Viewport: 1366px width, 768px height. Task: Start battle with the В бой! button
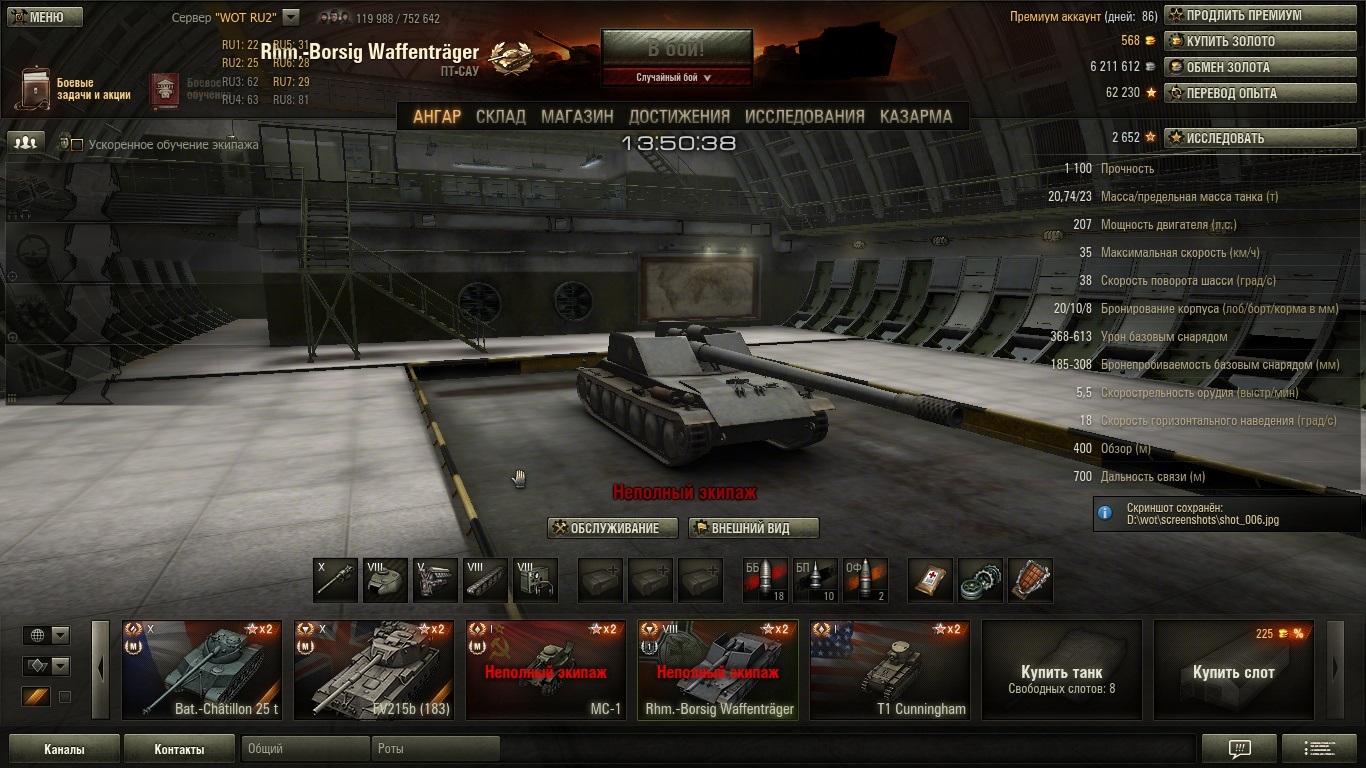(x=676, y=48)
